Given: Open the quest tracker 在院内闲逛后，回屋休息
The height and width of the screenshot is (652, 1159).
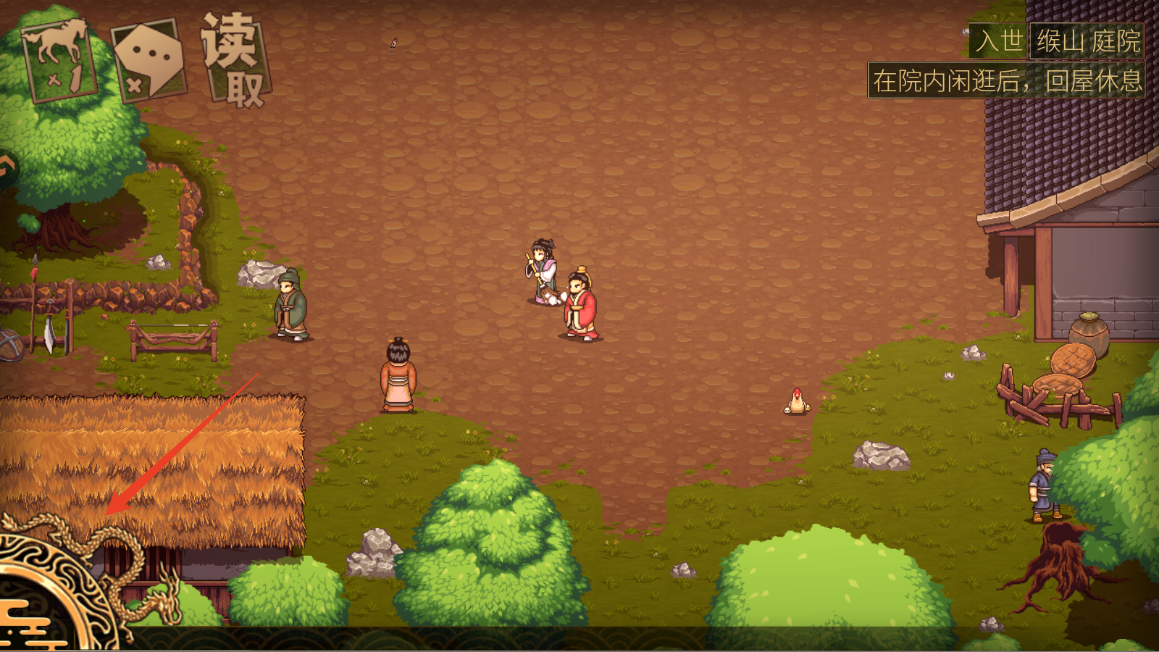Looking at the screenshot, I should click(x=1007, y=80).
